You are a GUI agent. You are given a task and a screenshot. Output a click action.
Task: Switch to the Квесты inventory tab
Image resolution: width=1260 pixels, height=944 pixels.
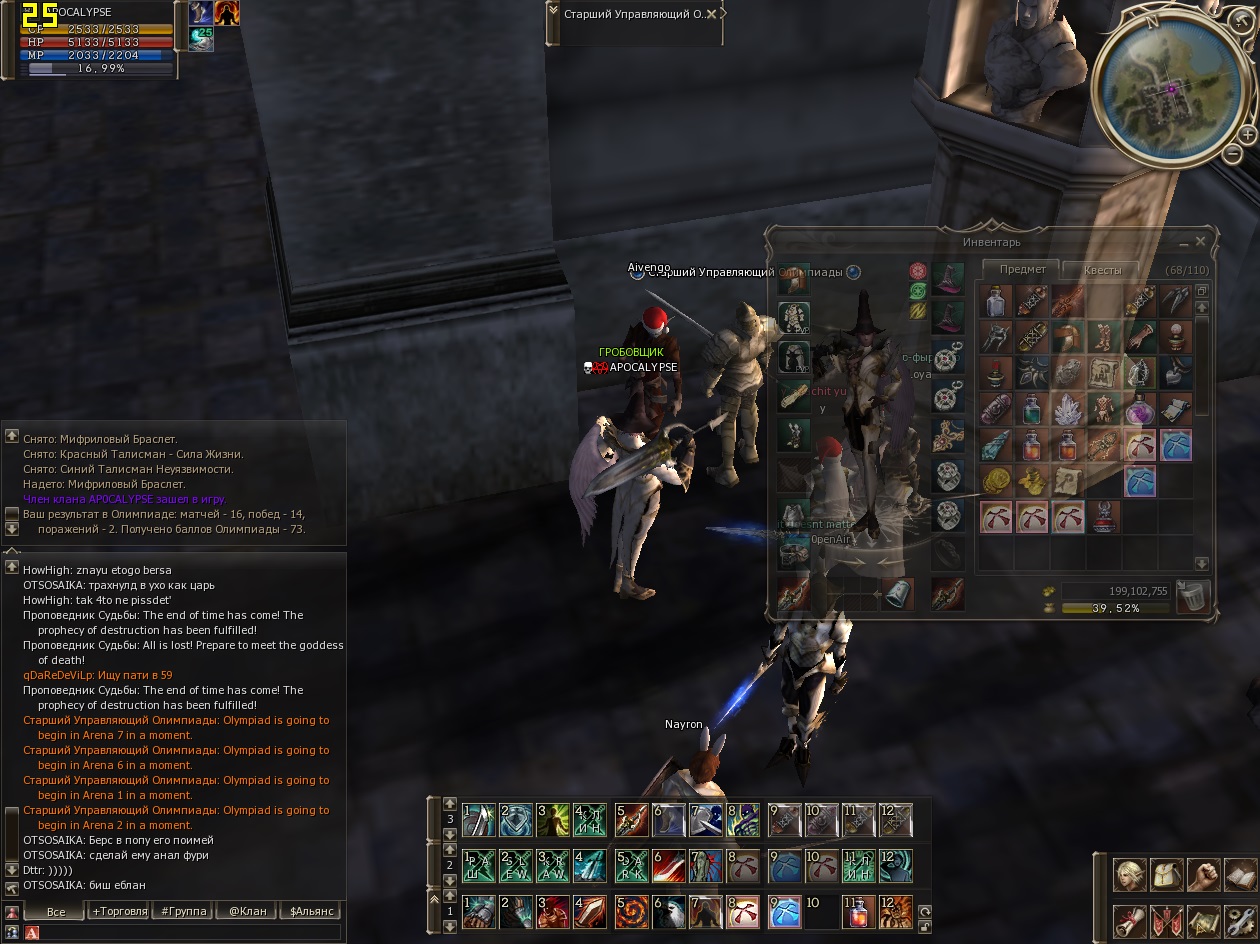tap(1104, 270)
